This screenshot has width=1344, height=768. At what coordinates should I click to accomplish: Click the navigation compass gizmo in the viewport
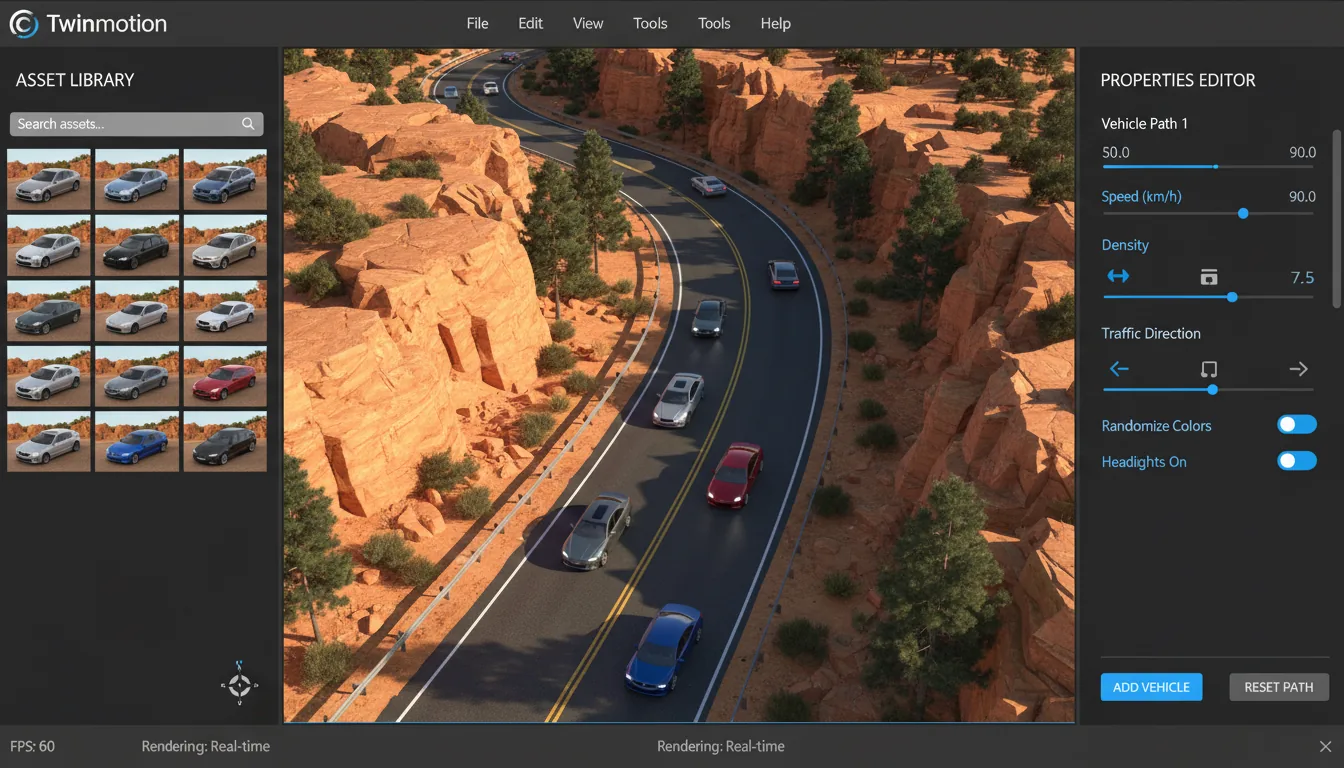[x=239, y=686]
